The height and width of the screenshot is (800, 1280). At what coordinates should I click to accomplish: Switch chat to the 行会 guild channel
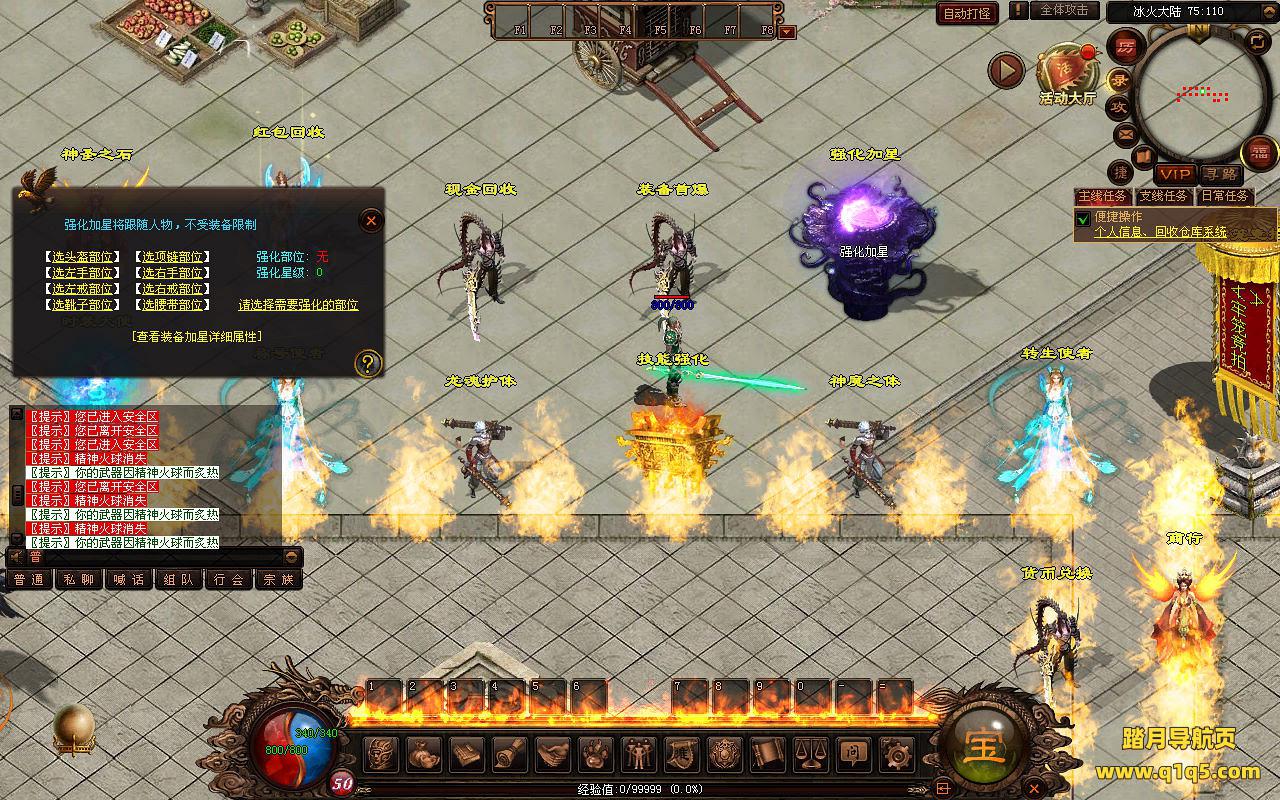coord(229,579)
